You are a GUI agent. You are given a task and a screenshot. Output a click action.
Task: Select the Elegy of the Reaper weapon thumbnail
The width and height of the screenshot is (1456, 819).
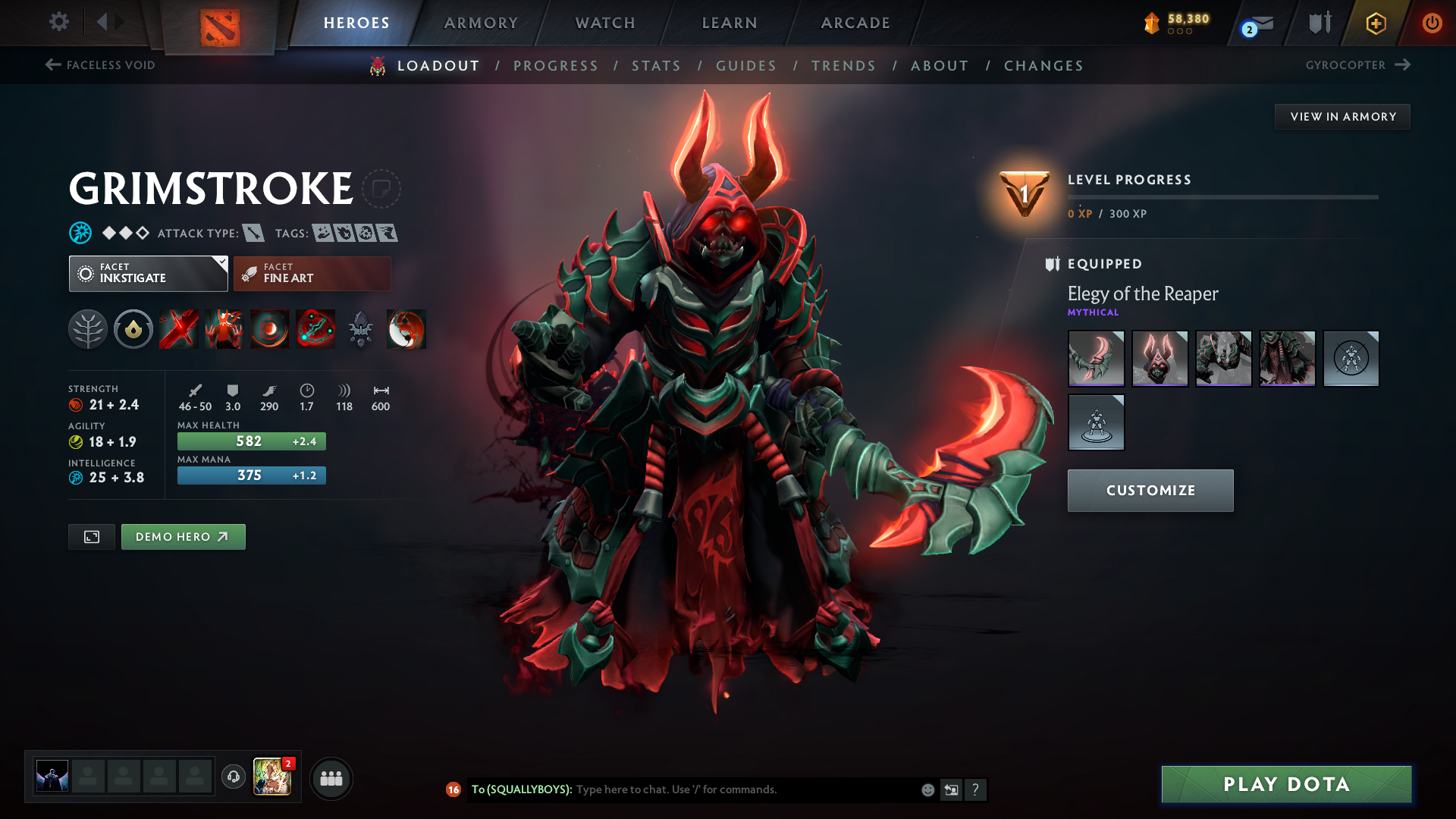click(x=1096, y=359)
